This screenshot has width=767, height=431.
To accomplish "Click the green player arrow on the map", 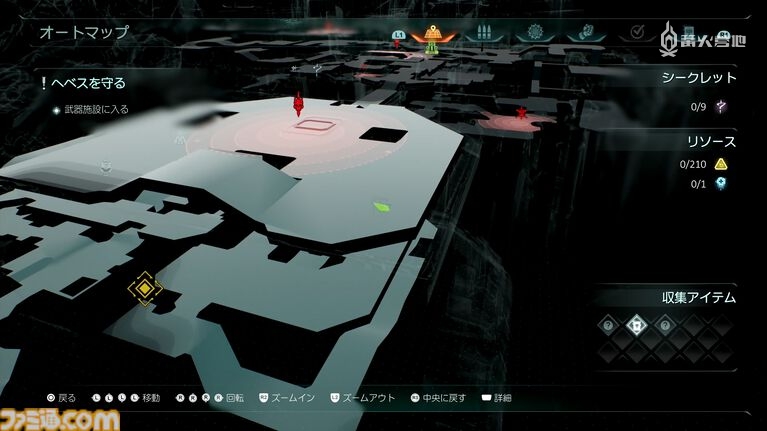I will pos(381,208).
